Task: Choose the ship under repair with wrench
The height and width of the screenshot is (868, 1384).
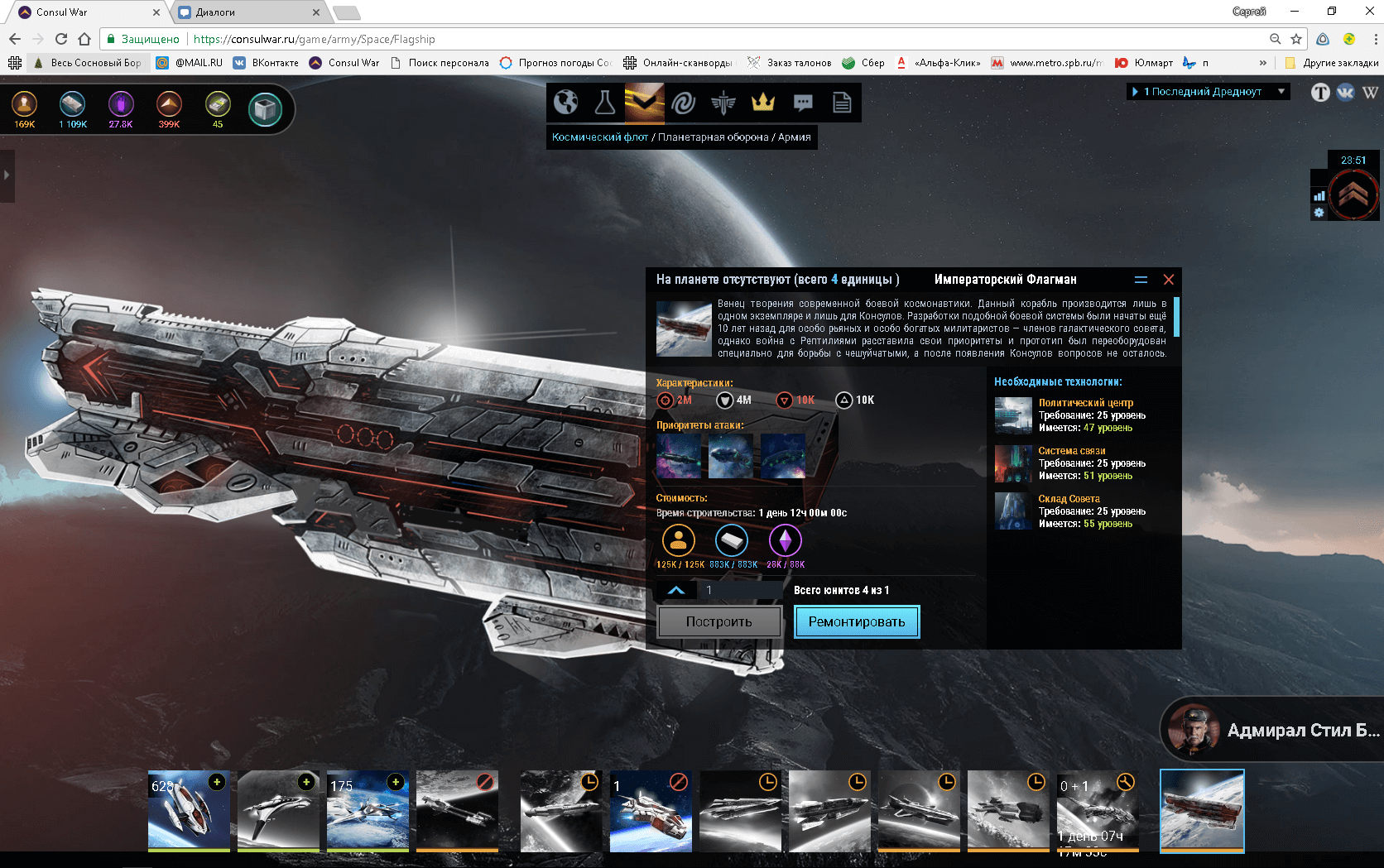Action: [x=1098, y=810]
